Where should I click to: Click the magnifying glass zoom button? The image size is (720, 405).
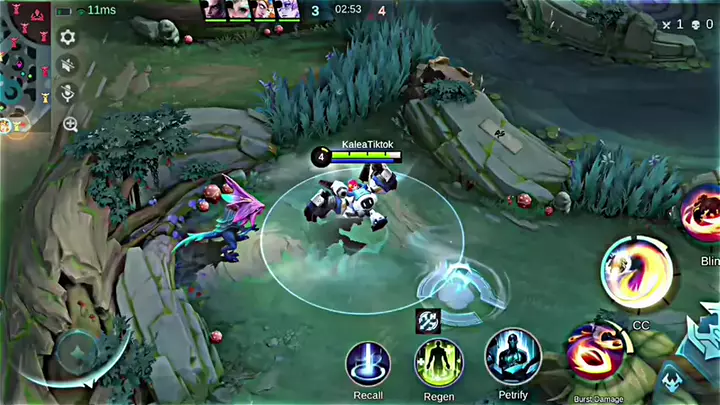pos(70,124)
